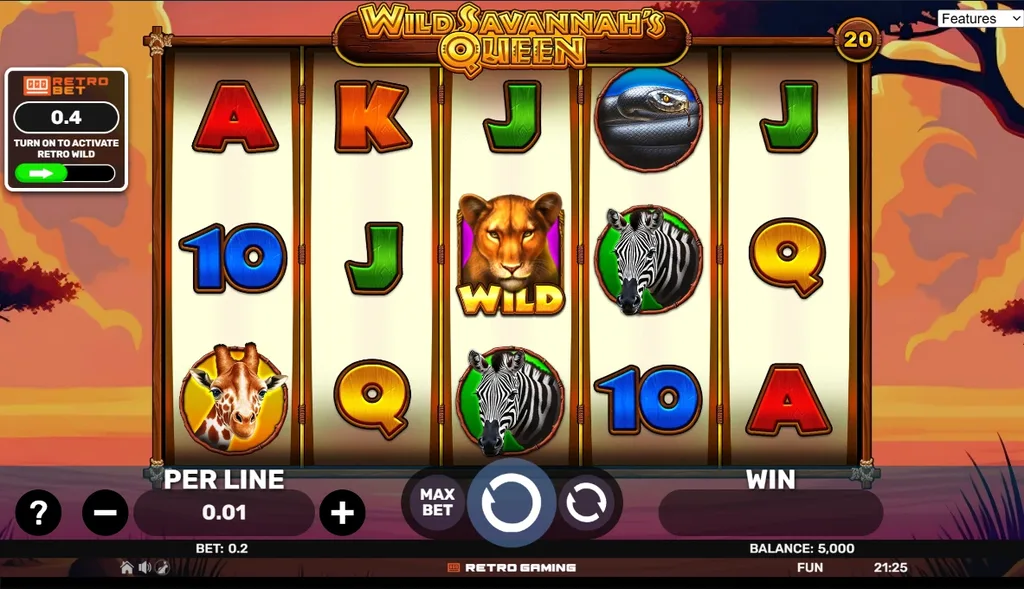Click the 20 paylines badge
The height and width of the screenshot is (589, 1024).
point(858,39)
